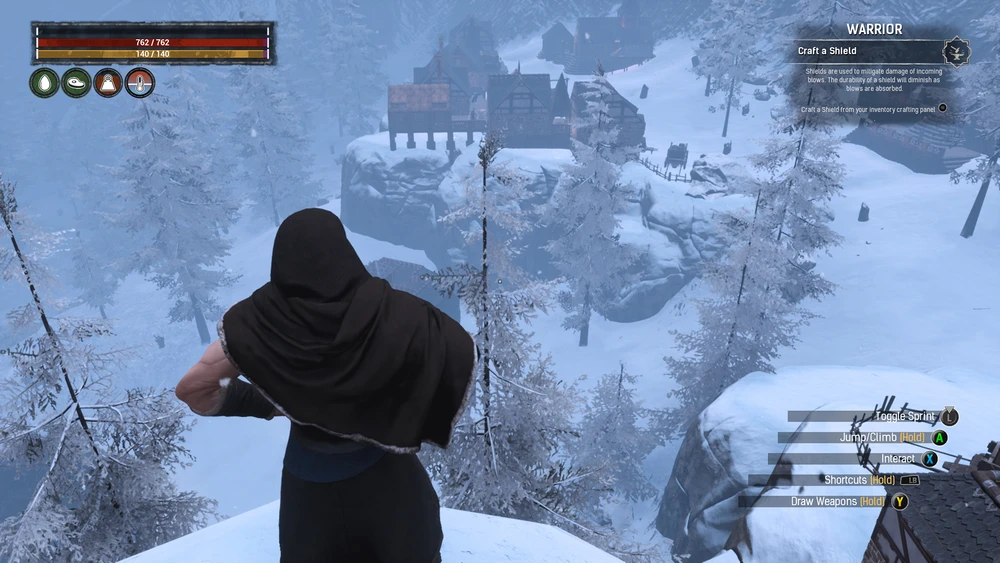Open the Craft a Shield journey step

coord(827,51)
